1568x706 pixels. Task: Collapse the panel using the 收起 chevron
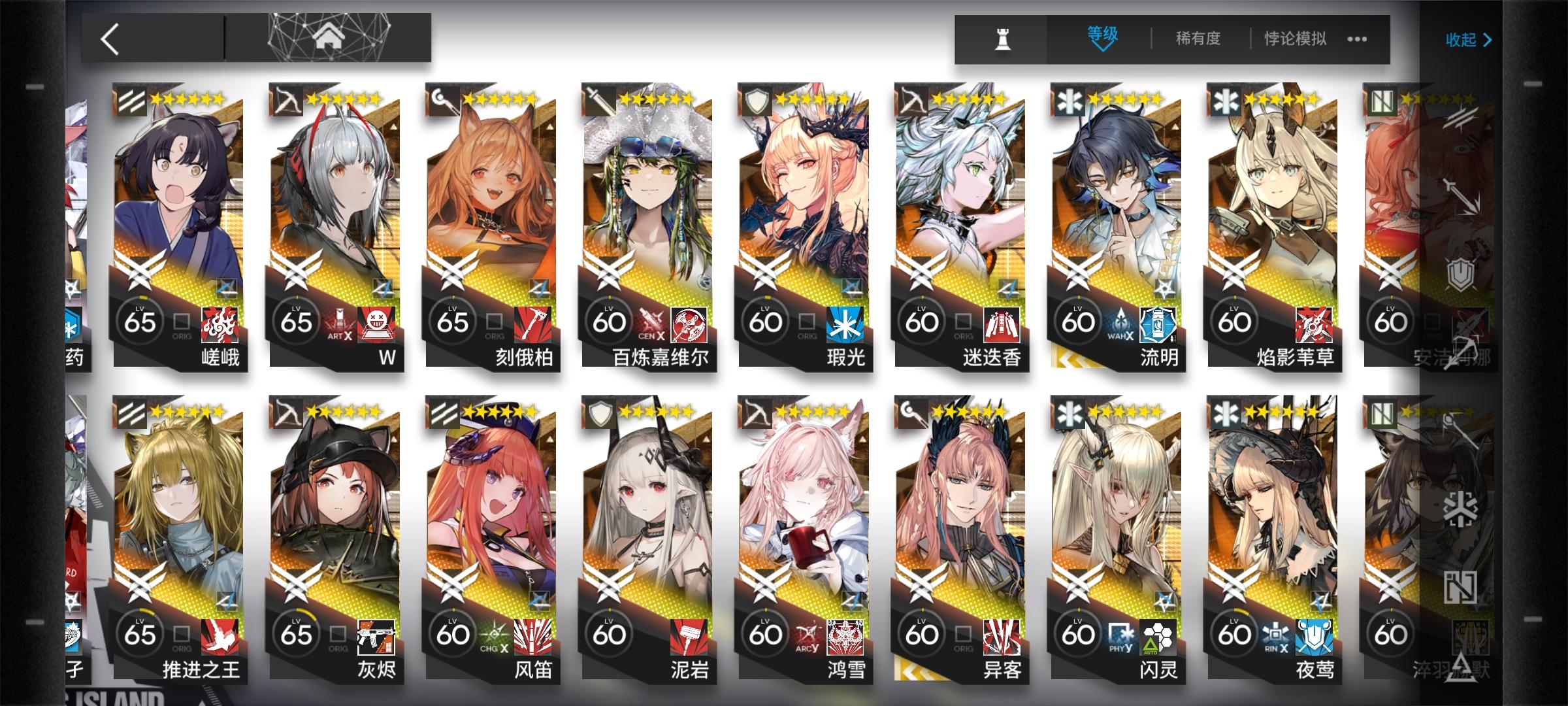[x=1486, y=39]
